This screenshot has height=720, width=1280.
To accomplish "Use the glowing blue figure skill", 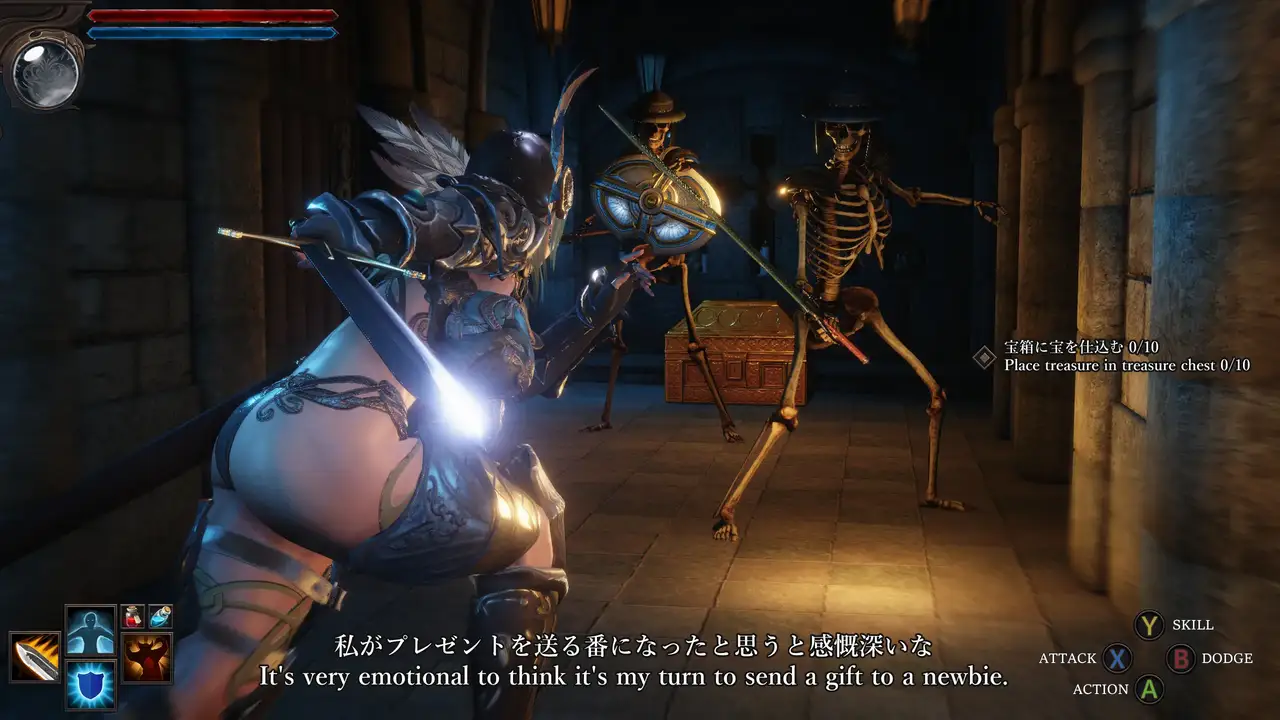I will click(90, 630).
